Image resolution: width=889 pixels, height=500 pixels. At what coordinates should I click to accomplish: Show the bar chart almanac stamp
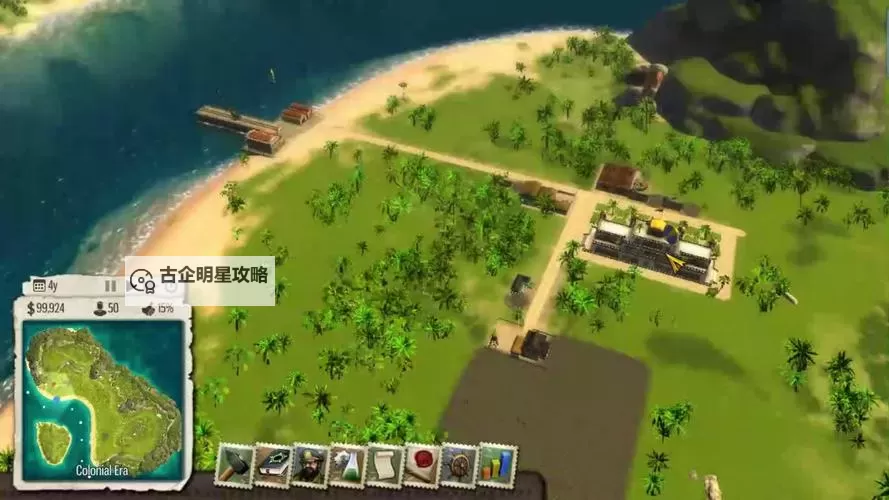coord(497,465)
